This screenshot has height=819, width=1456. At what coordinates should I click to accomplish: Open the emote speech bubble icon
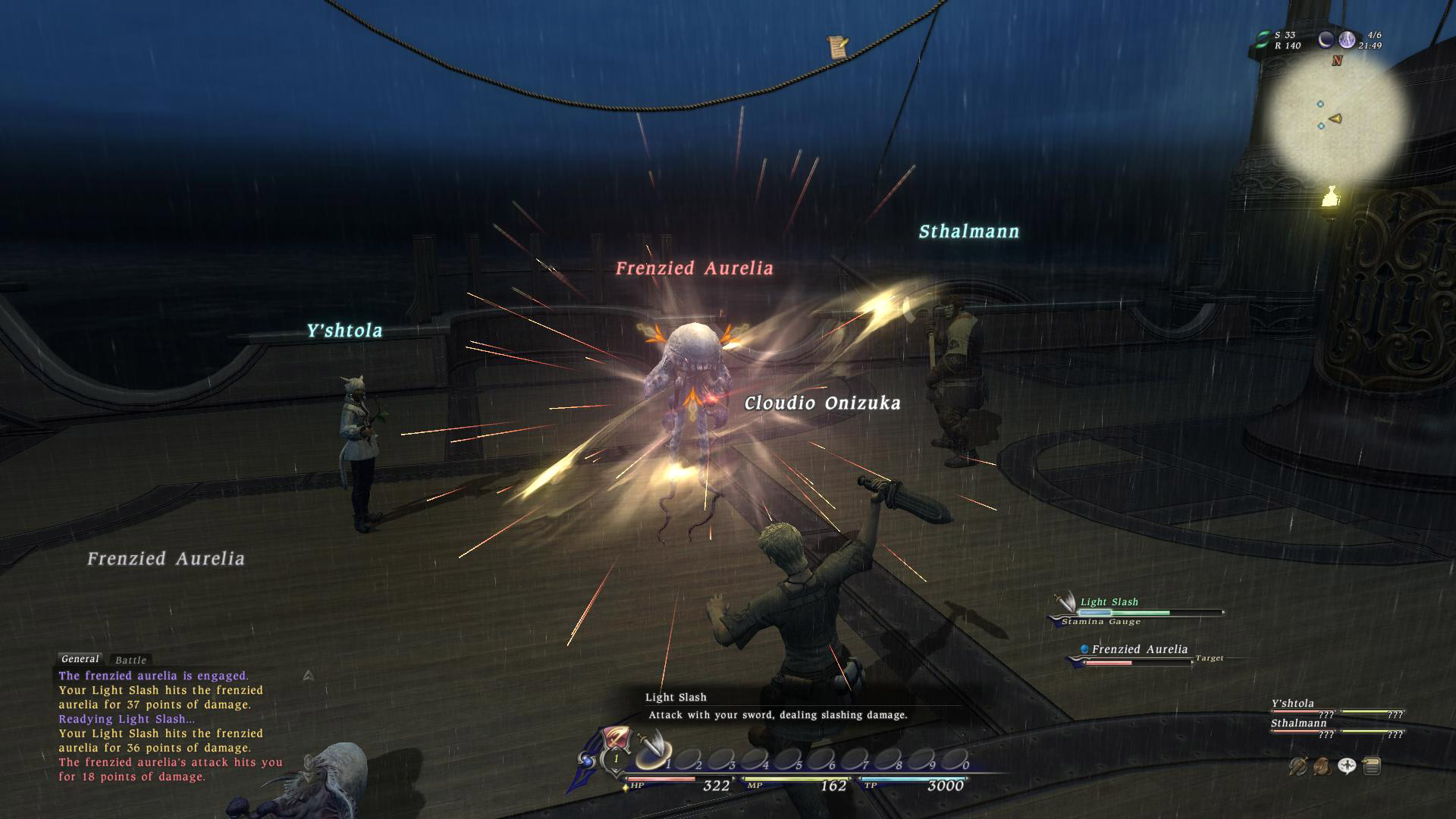click(x=1347, y=767)
